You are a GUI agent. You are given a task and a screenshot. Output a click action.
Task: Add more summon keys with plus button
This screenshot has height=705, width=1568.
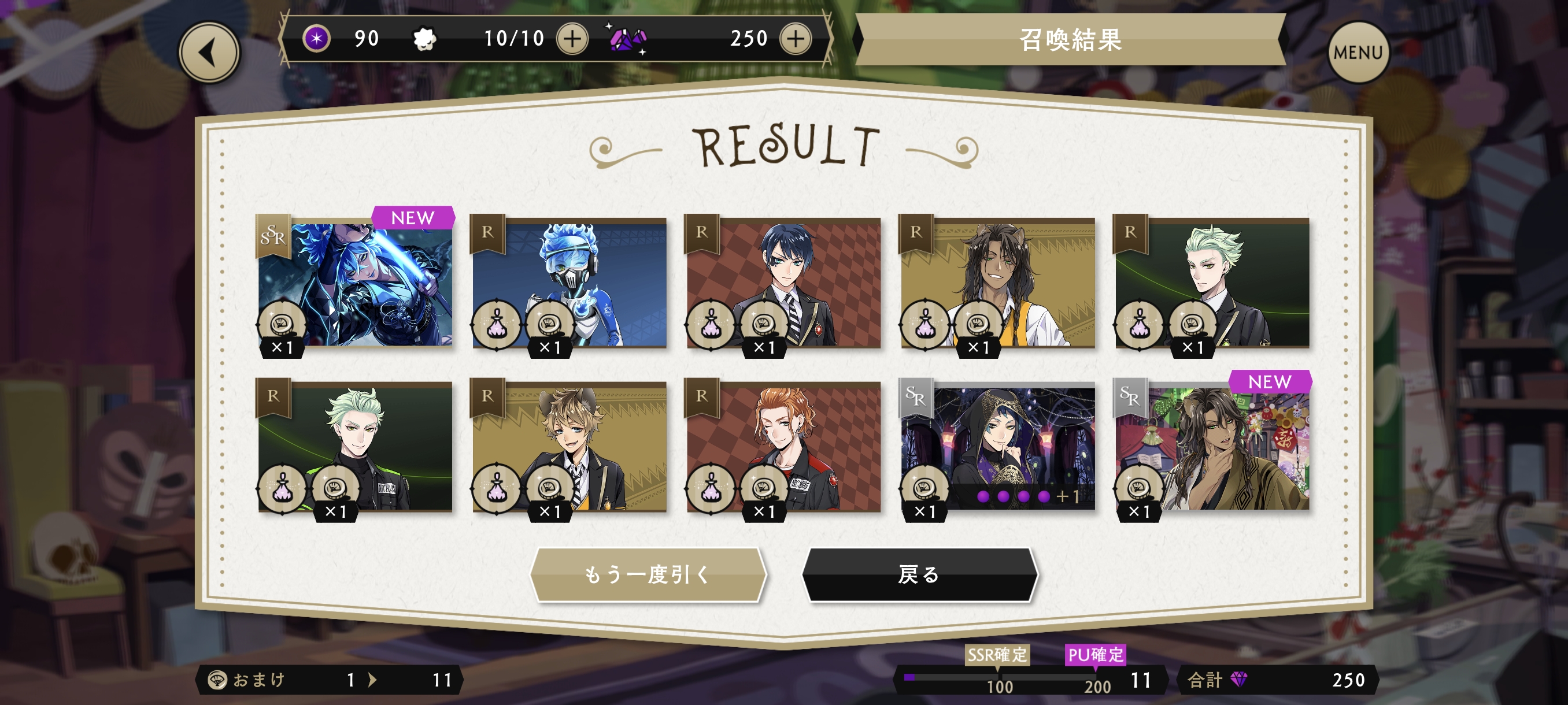coord(572,39)
